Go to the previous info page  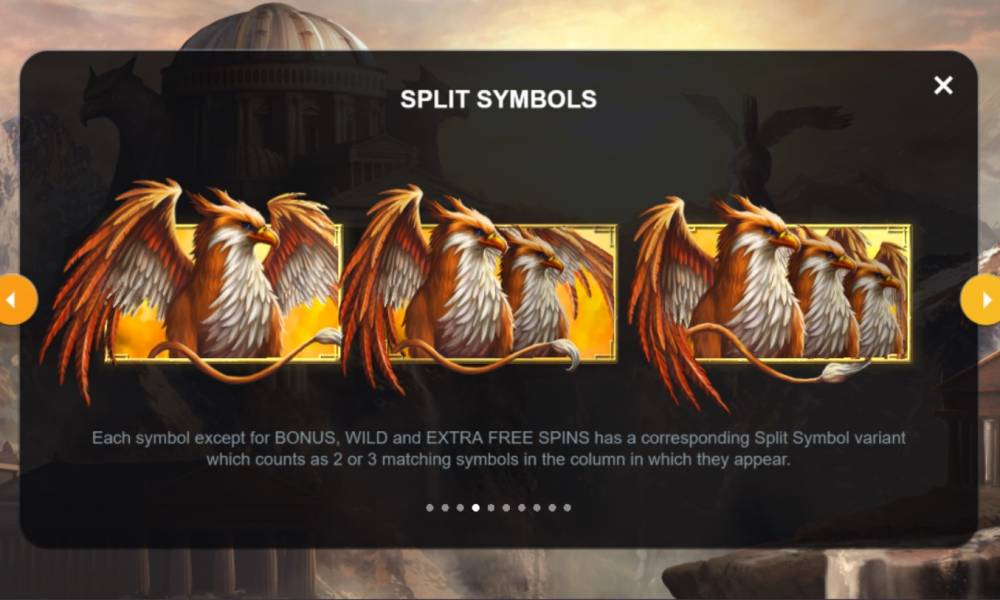click(x=14, y=300)
